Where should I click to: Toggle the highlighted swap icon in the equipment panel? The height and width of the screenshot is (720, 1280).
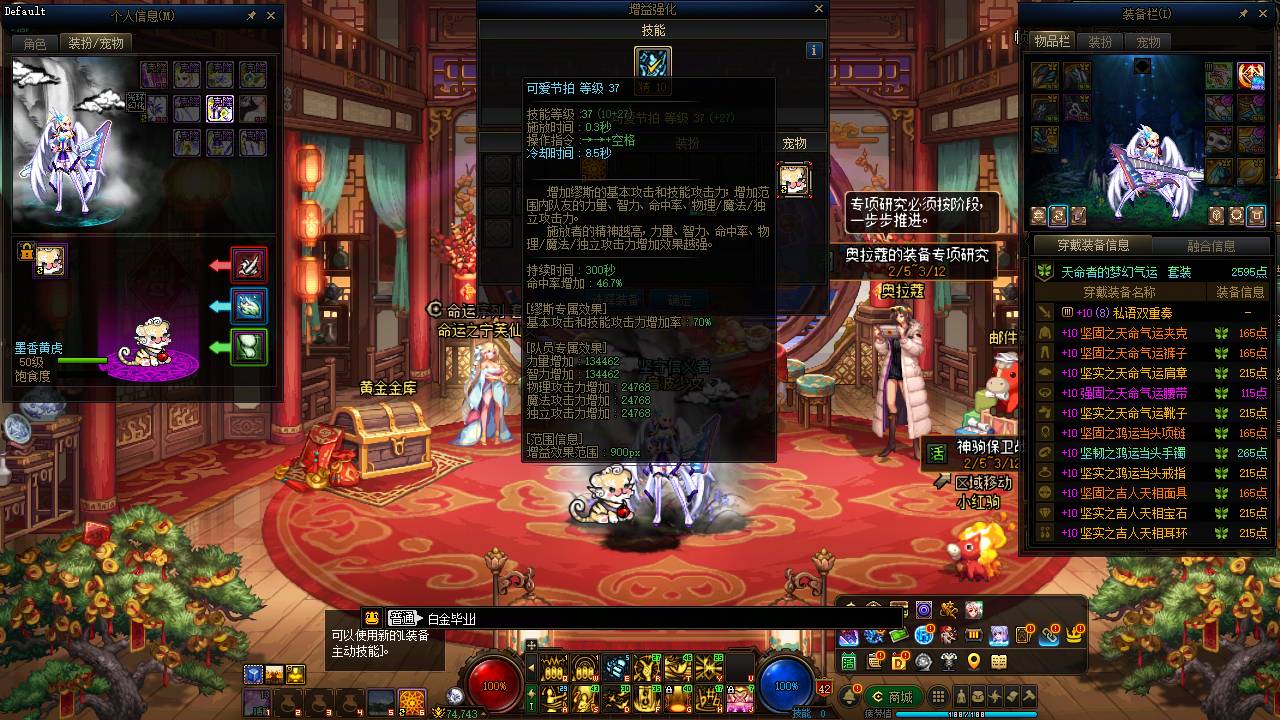(1058, 216)
